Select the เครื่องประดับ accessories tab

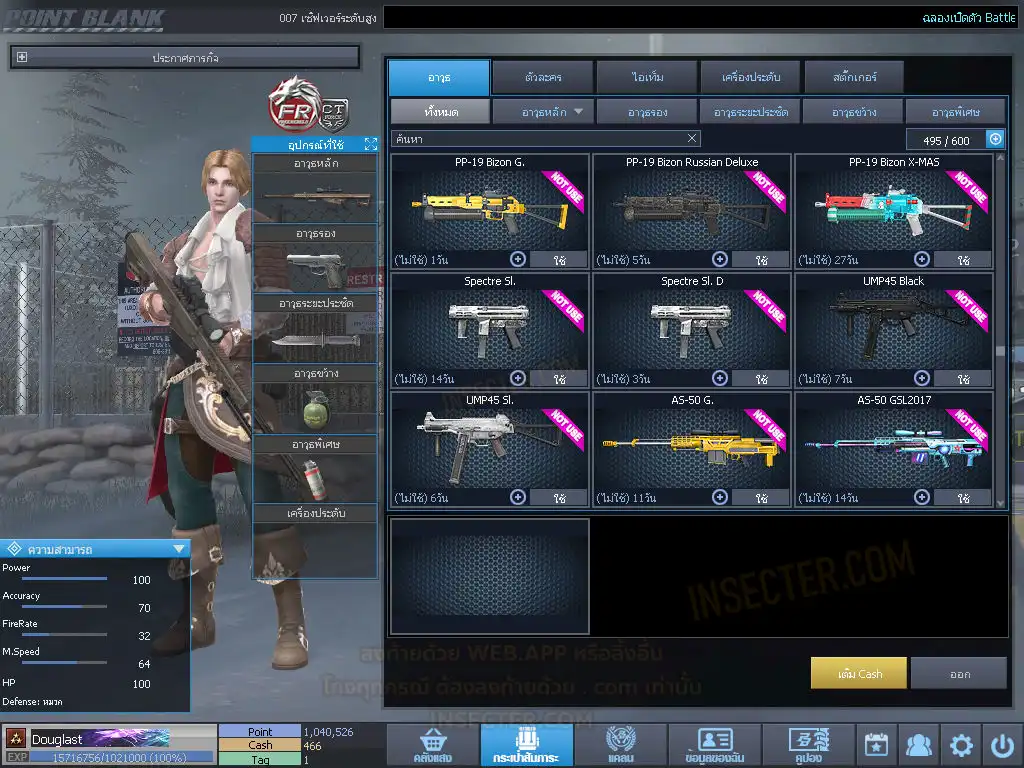[x=749, y=77]
